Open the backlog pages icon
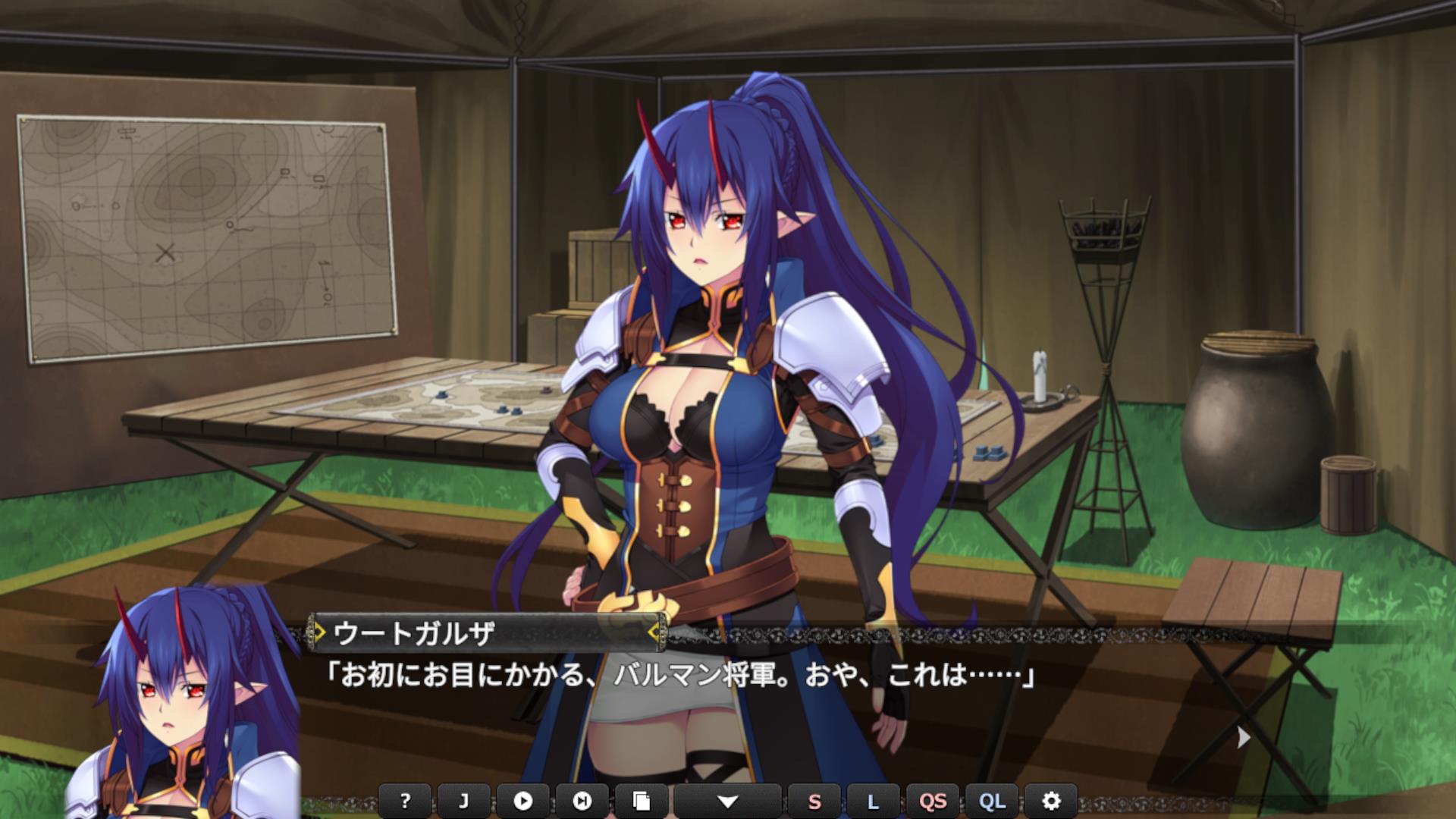 [x=642, y=801]
